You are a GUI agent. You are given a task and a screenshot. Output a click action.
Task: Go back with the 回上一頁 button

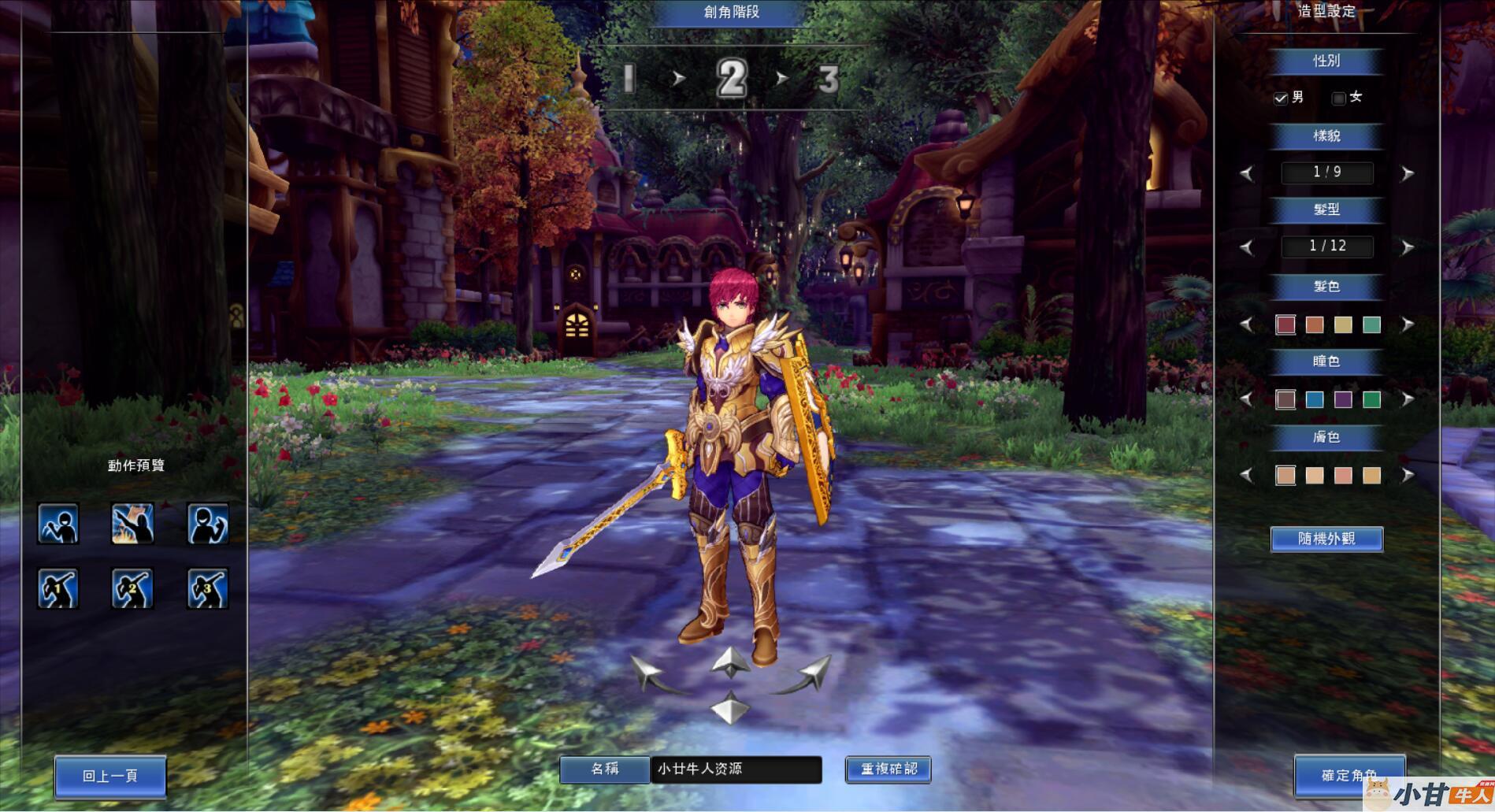pyautogui.click(x=110, y=776)
